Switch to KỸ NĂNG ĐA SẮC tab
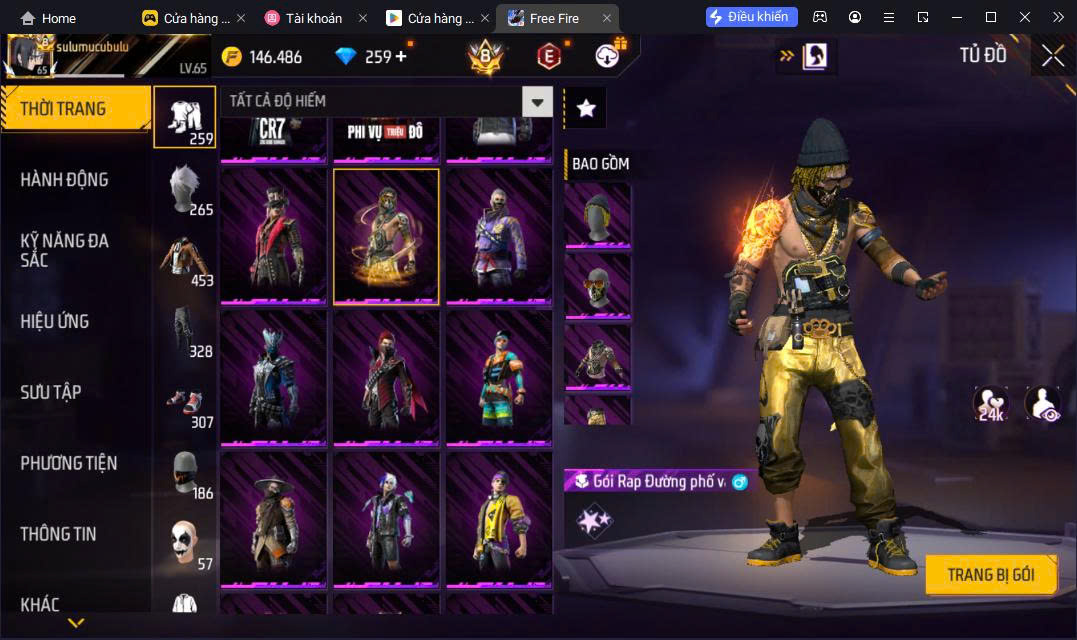 tap(64, 250)
